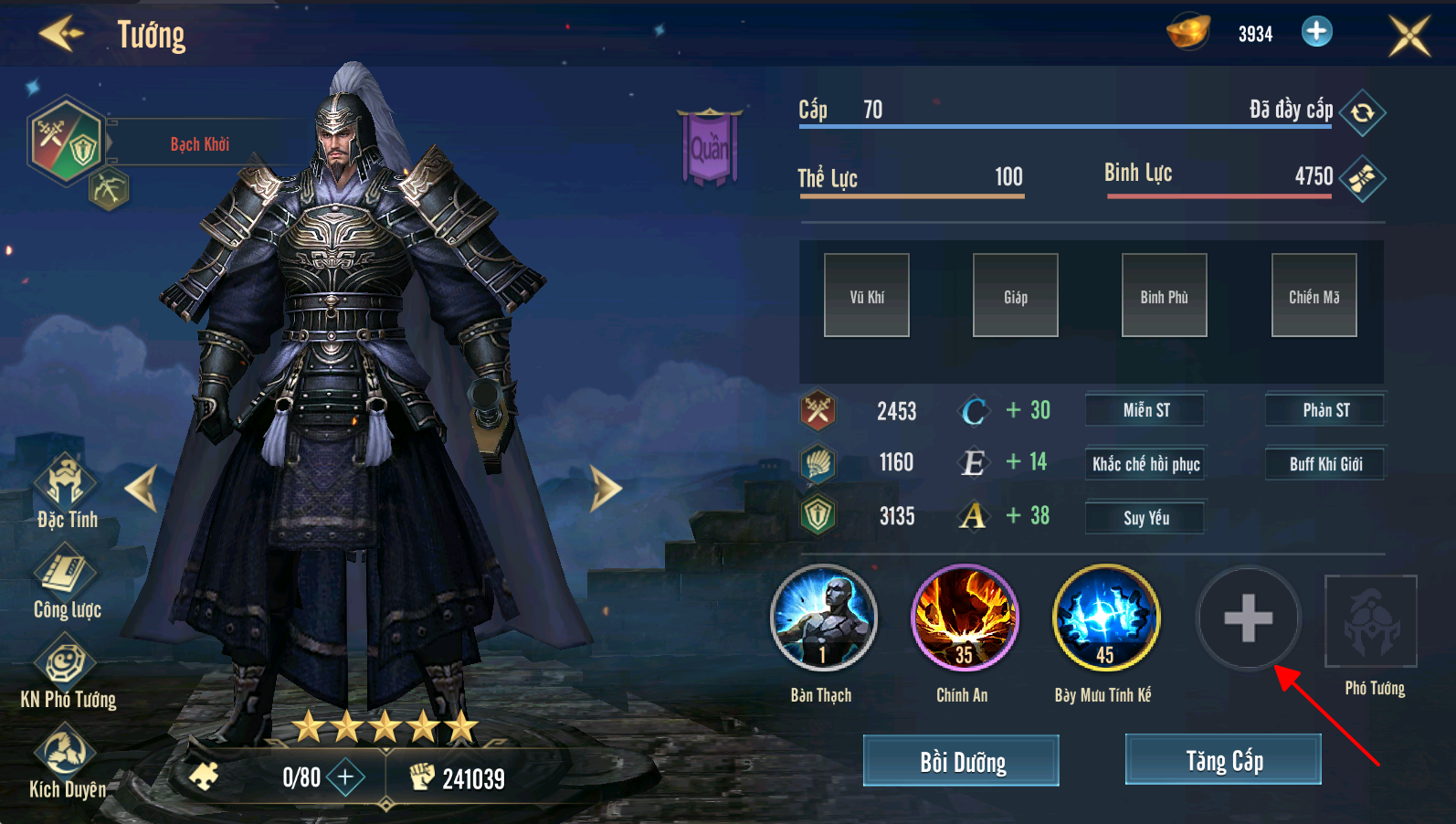Select the Bàn Thạch skill icon

point(823,618)
